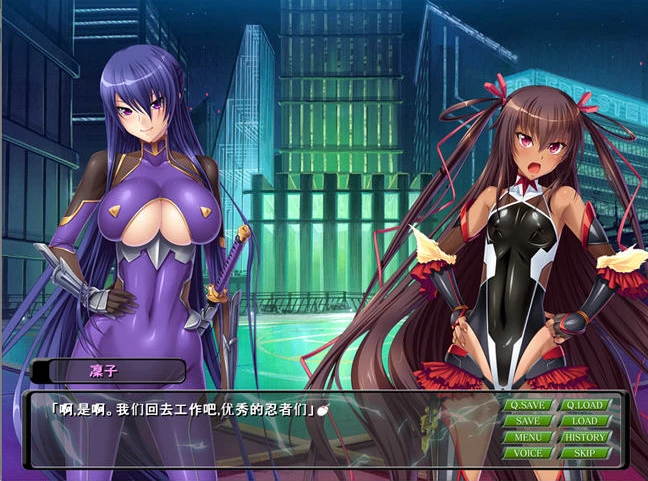Open the LOAD screen
The height and width of the screenshot is (481, 648).
[x=585, y=421]
